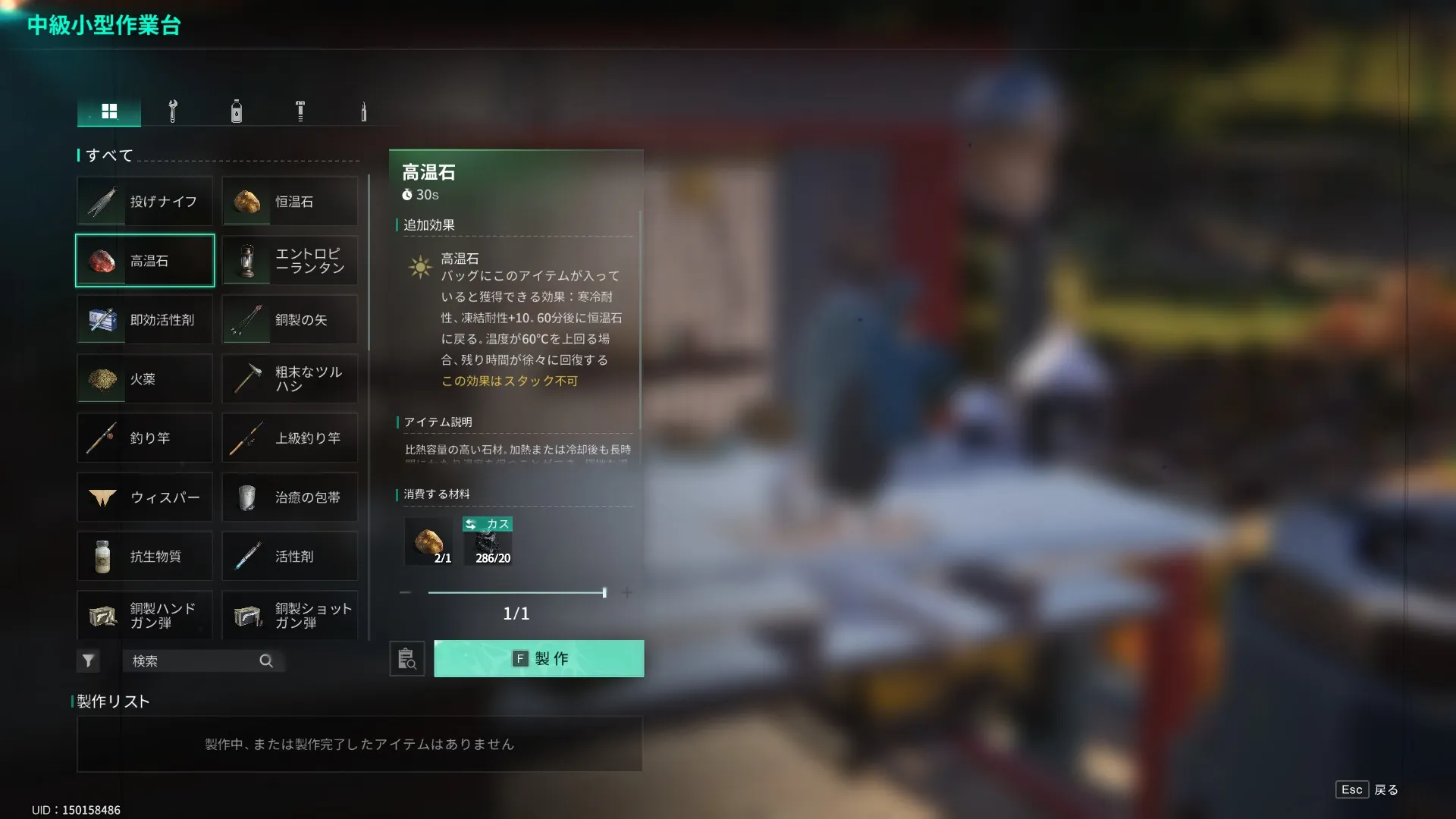Choose the ウィスパー recipe

pyautogui.click(x=145, y=497)
